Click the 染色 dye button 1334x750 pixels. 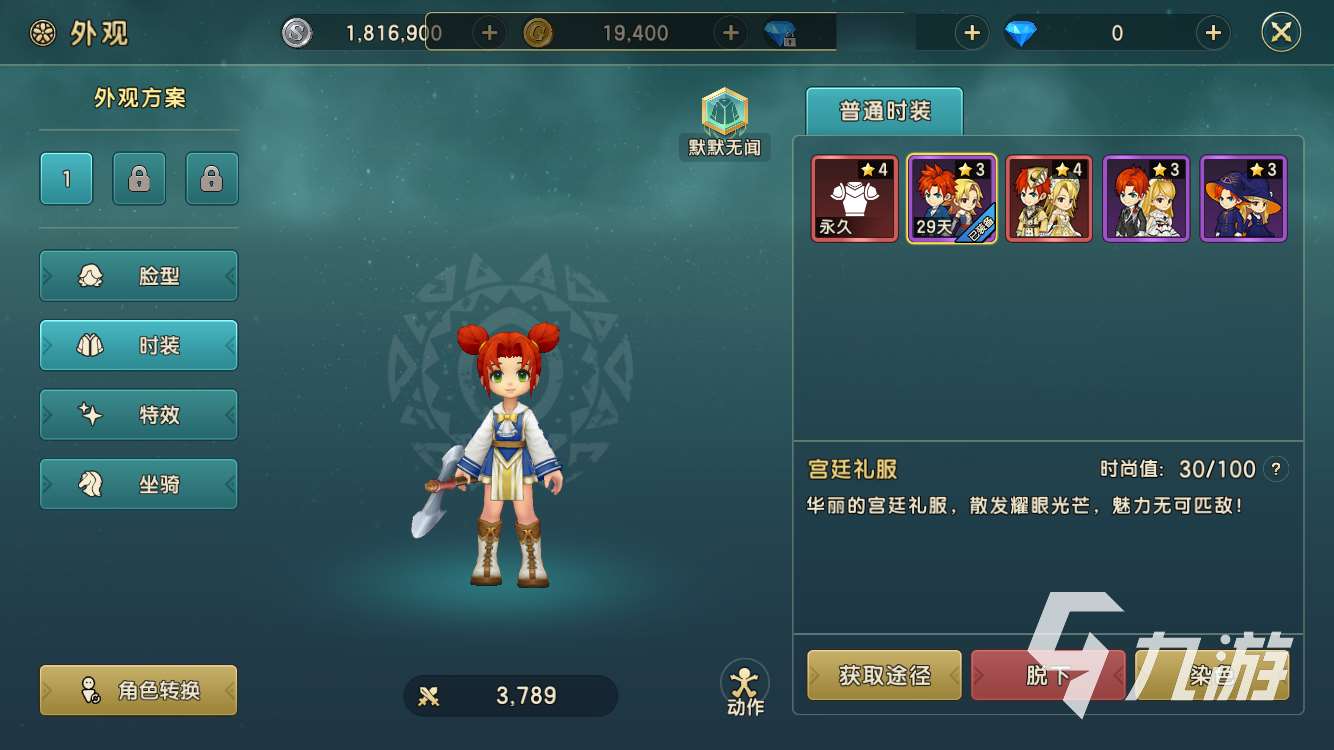click(1211, 675)
